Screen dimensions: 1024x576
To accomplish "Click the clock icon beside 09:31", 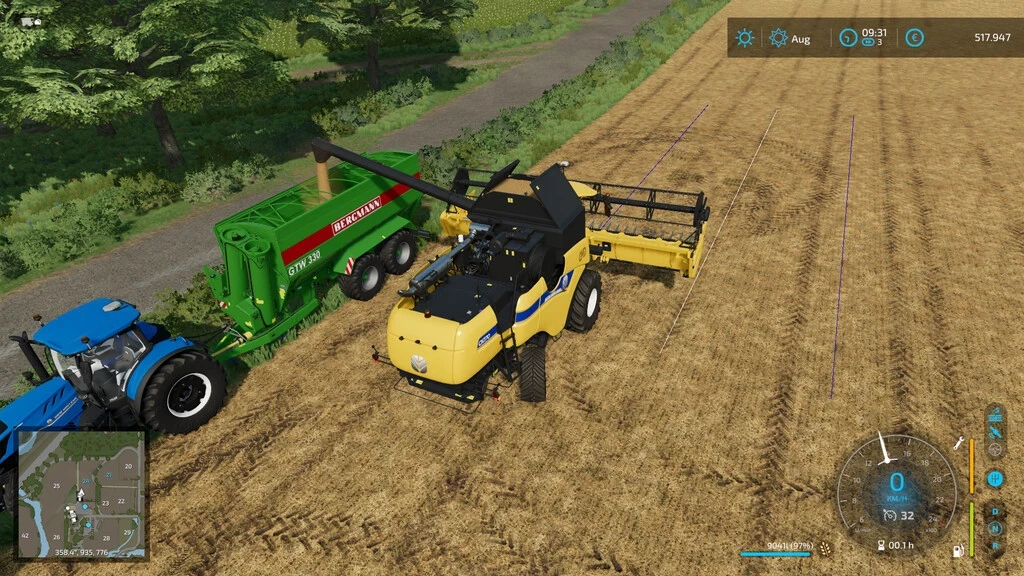I will (848, 38).
